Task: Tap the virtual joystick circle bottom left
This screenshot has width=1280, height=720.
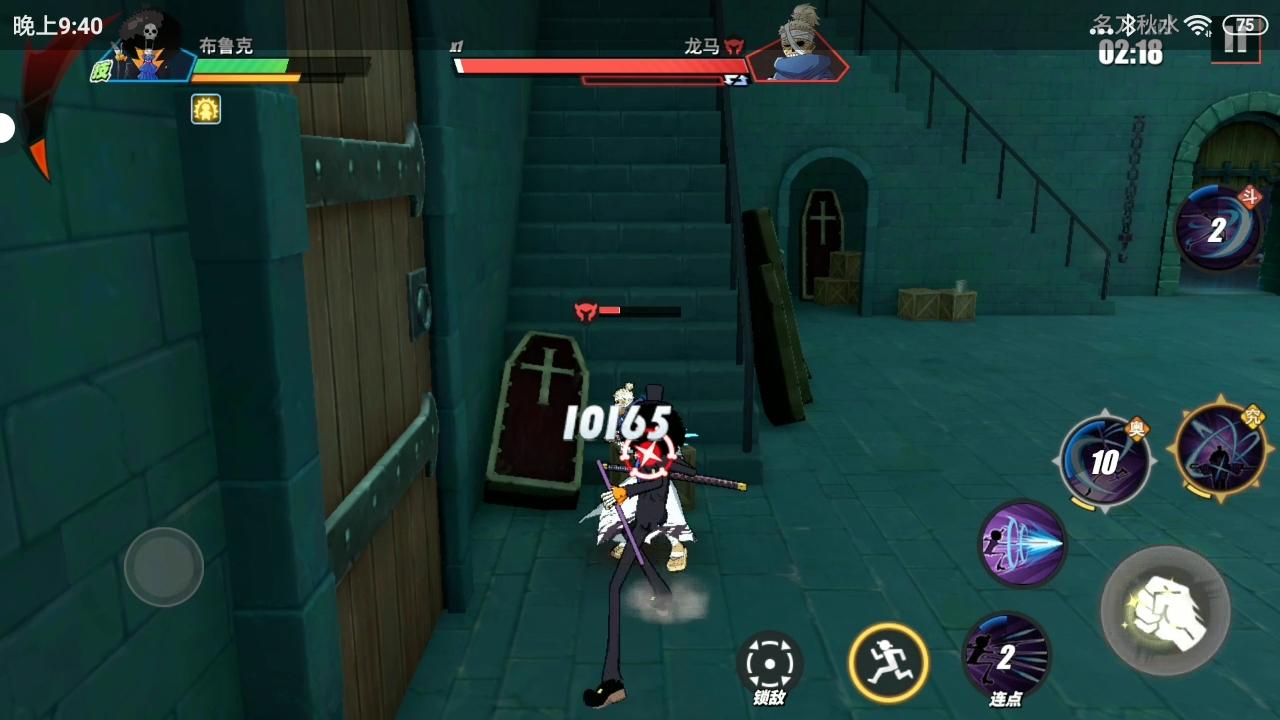Action: (x=163, y=567)
